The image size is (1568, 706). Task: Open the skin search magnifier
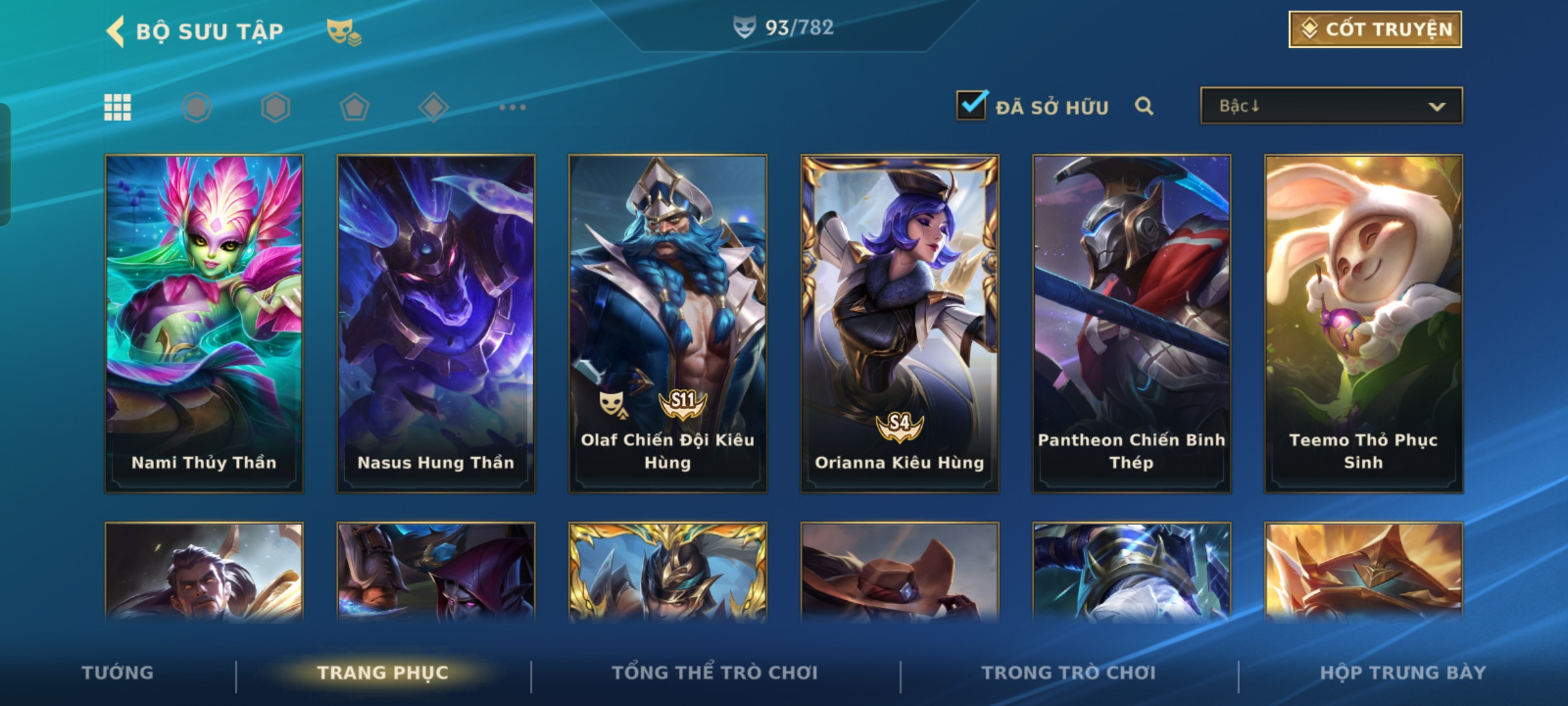point(1143,106)
